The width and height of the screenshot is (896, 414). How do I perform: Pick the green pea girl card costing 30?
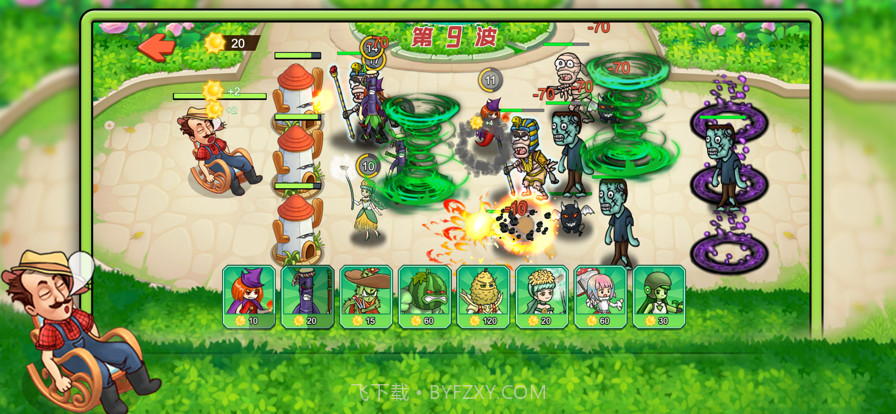658,296
